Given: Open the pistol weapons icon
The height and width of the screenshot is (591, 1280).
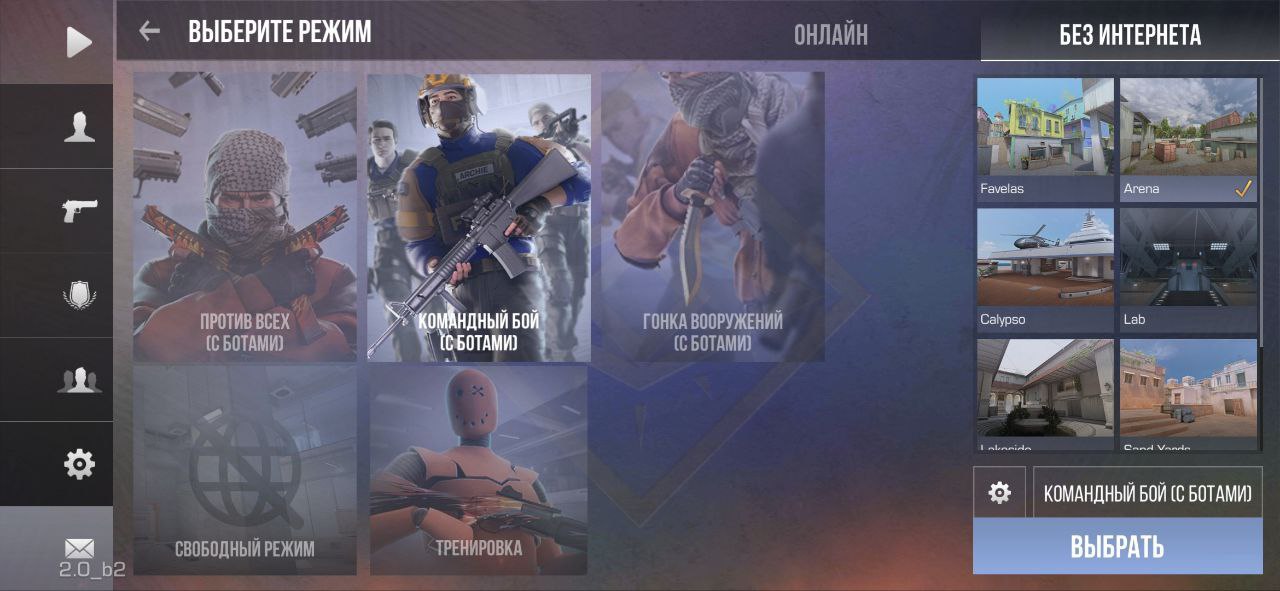Looking at the screenshot, I should (79, 210).
